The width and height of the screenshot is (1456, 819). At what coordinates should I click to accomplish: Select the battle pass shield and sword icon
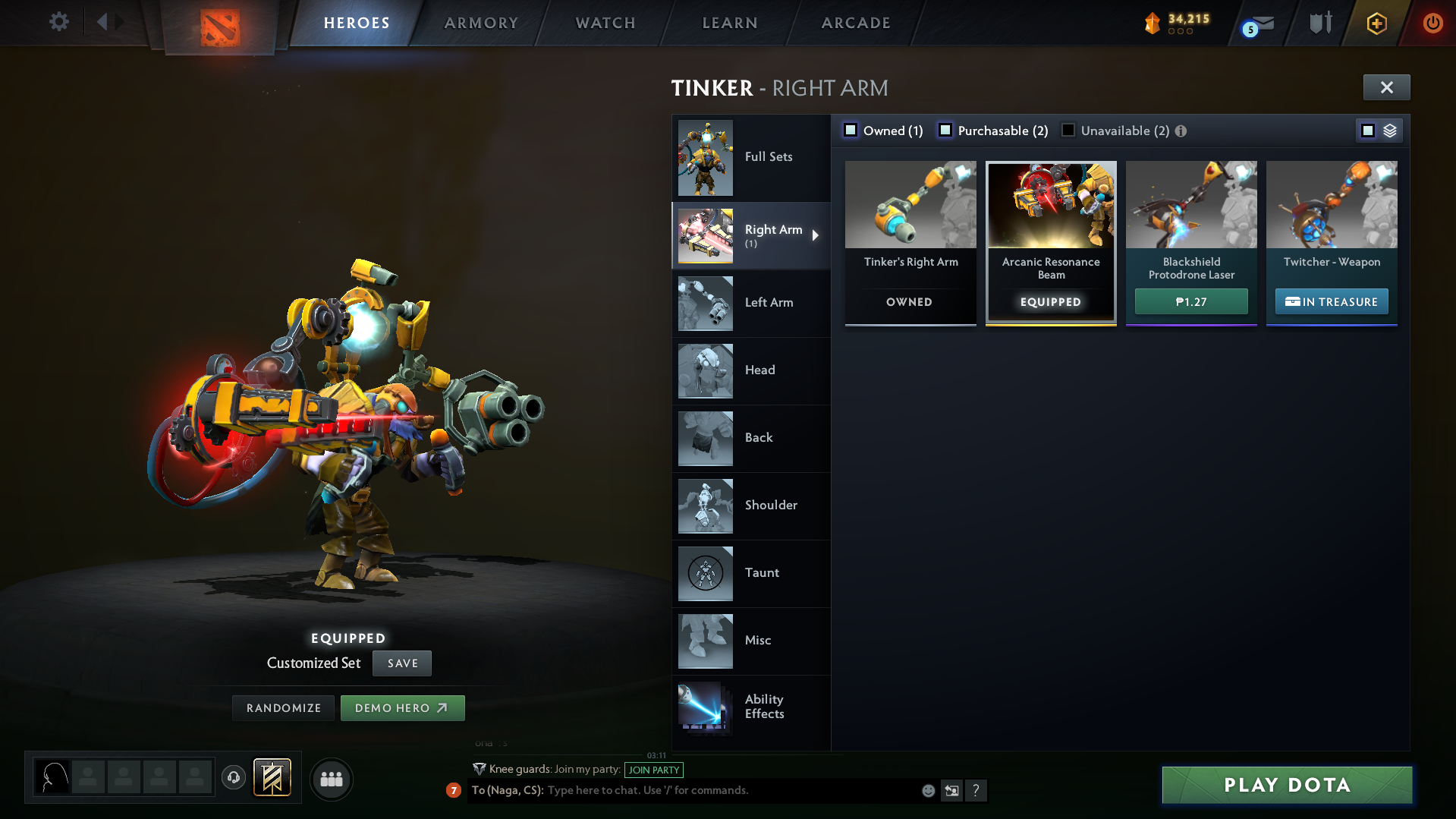1319,23
